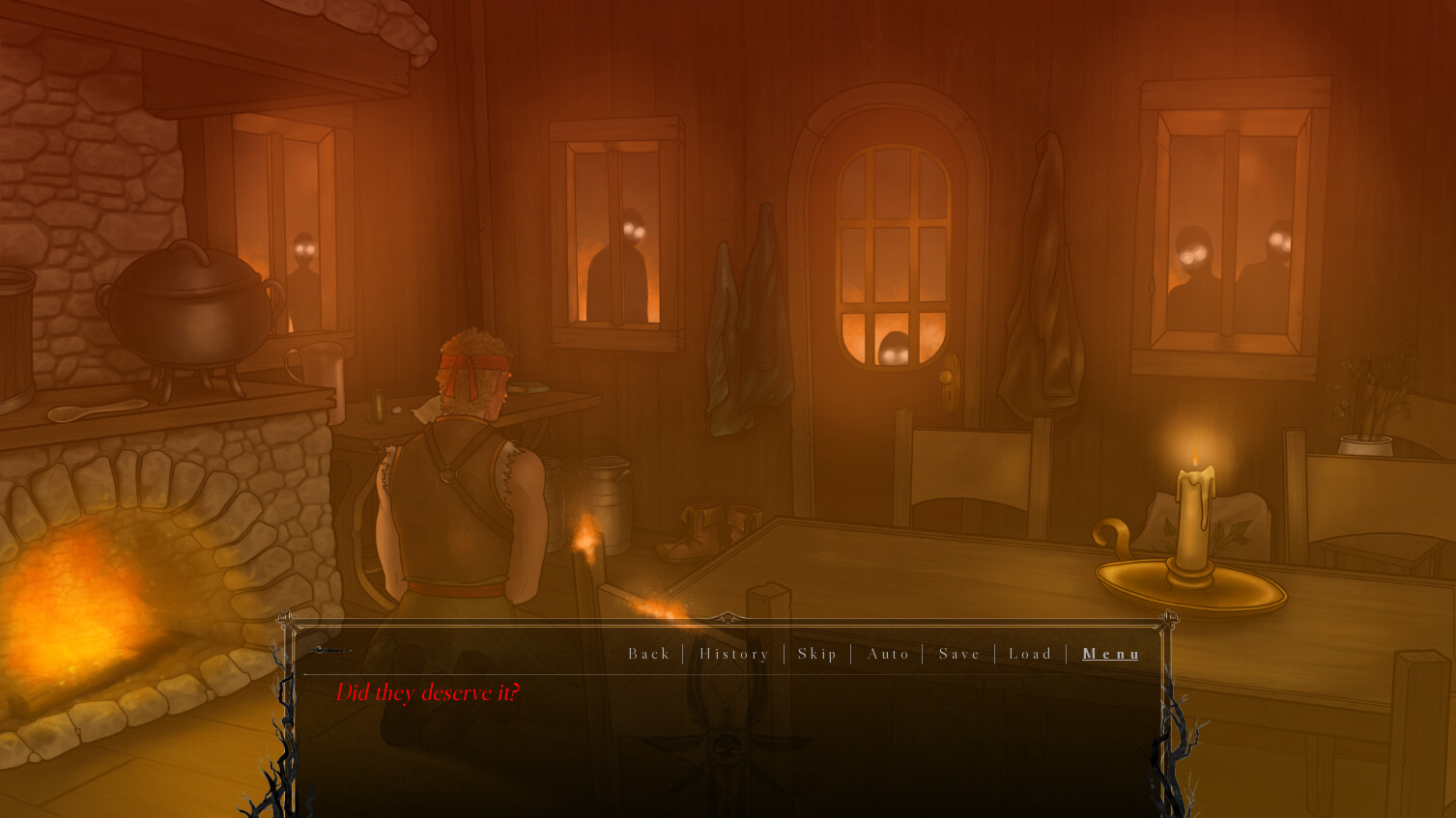The width and height of the screenshot is (1456, 818).
Task: Open the History log
Action: (x=733, y=654)
